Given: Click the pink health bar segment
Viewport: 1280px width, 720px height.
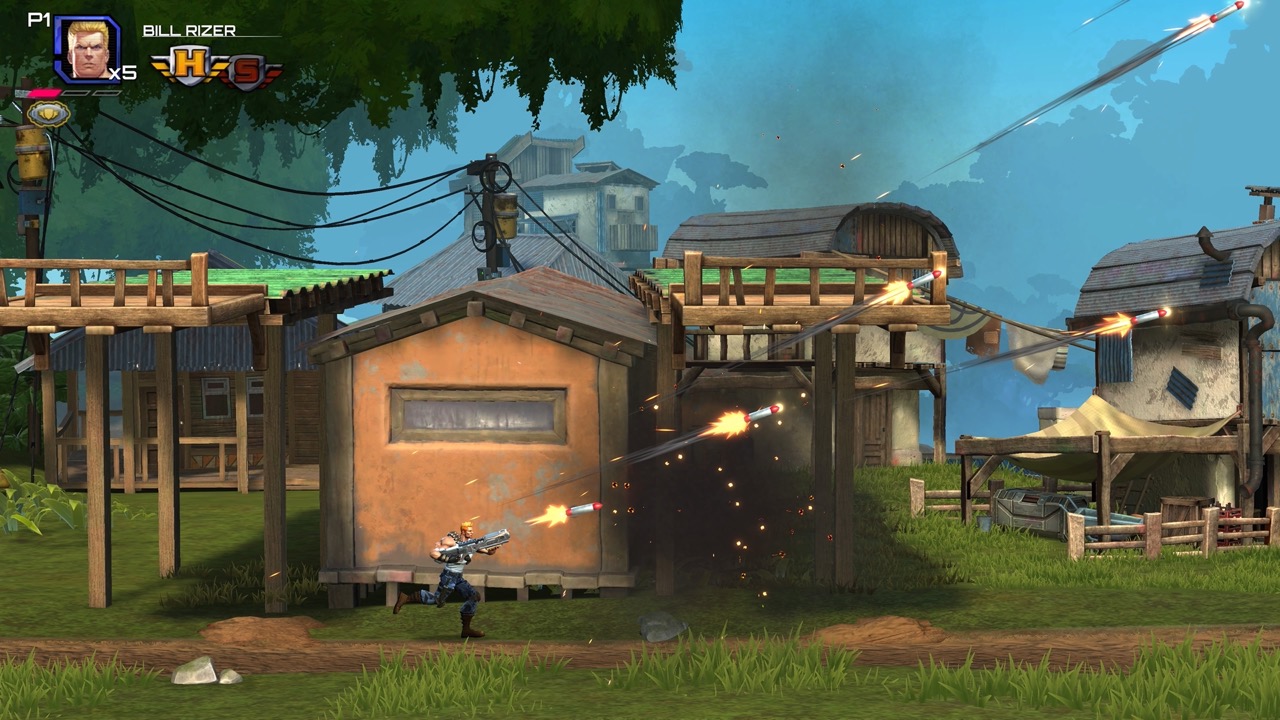Looking at the screenshot, I should click(45, 92).
